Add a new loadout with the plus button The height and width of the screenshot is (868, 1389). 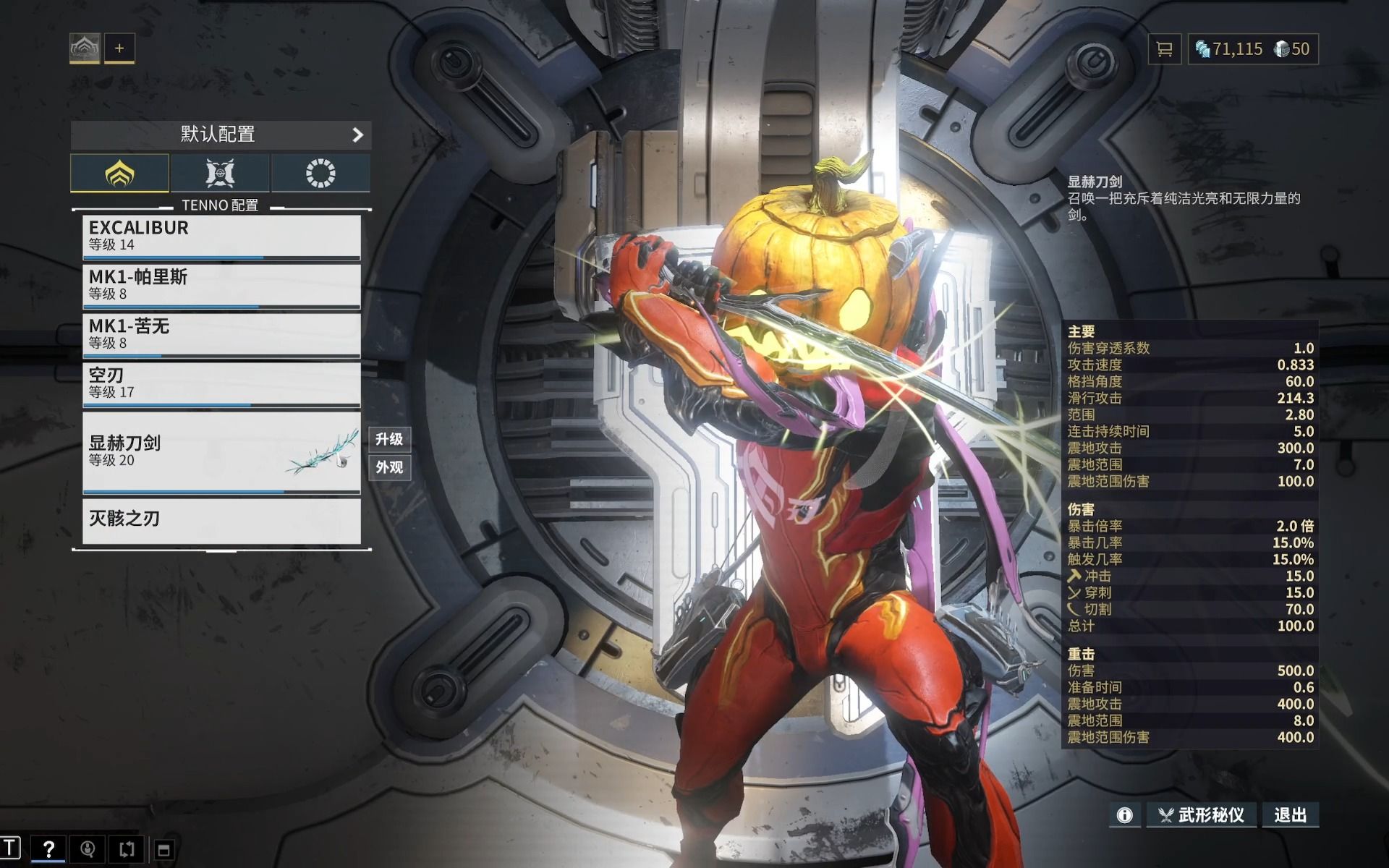coord(119,48)
